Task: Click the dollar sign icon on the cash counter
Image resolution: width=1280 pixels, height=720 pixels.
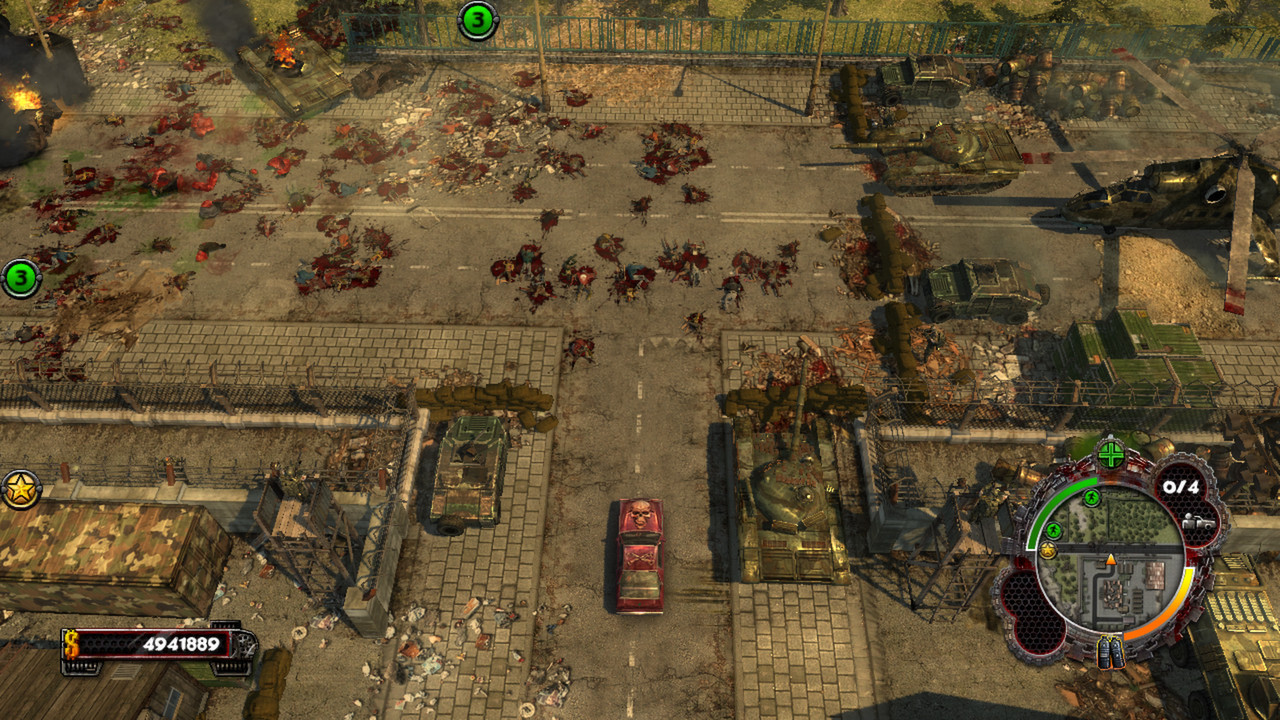Action: click(x=71, y=643)
